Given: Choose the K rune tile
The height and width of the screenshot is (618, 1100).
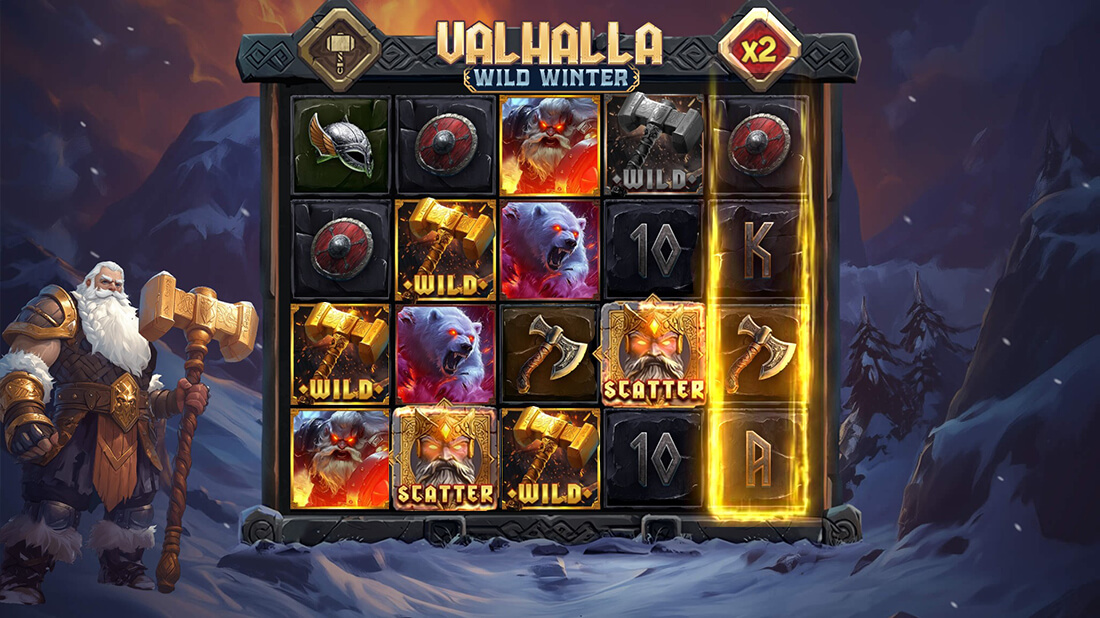Looking at the screenshot, I should tap(759, 250).
